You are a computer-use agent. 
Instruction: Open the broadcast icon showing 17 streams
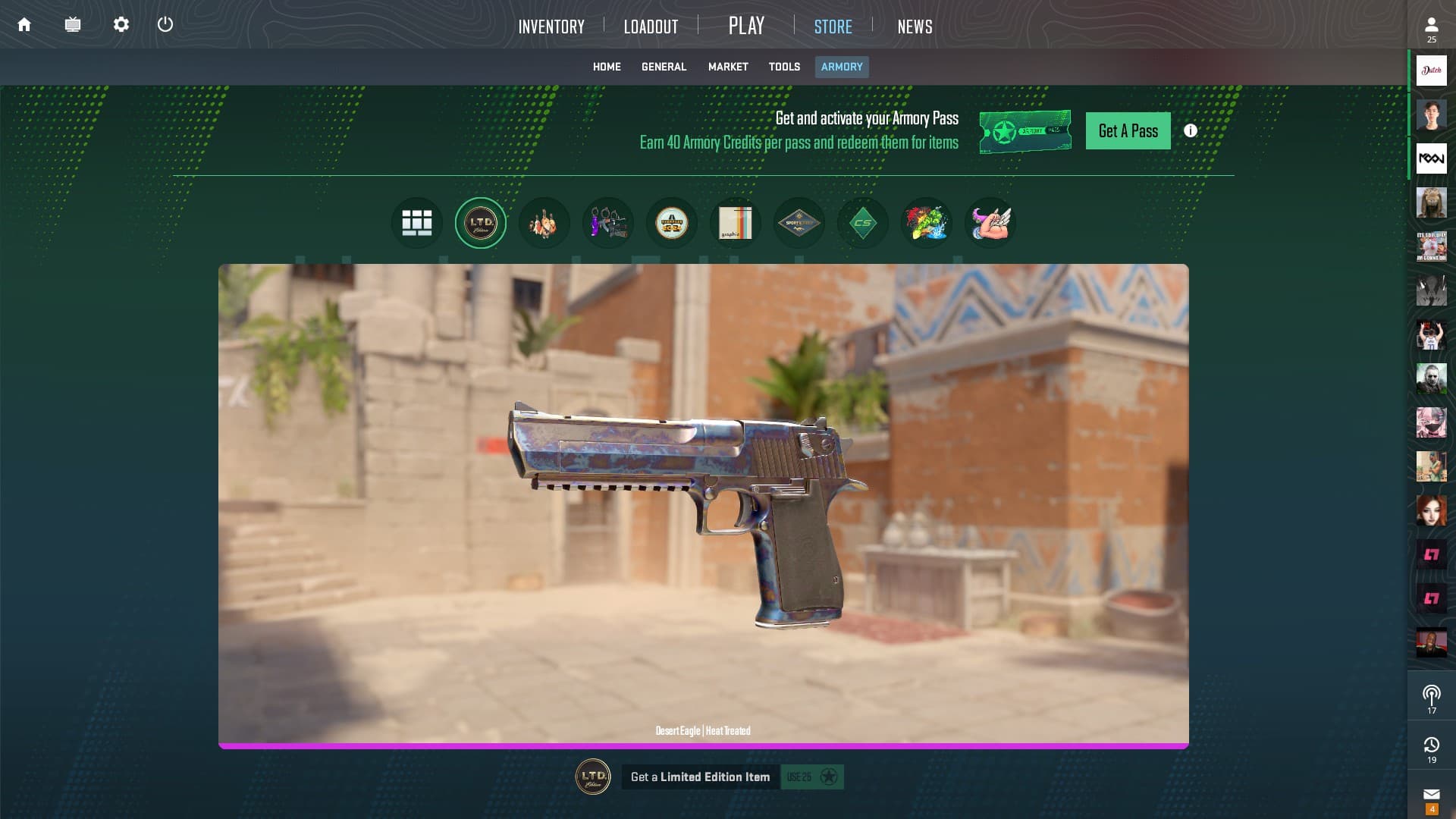click(x=1431, y=695)
